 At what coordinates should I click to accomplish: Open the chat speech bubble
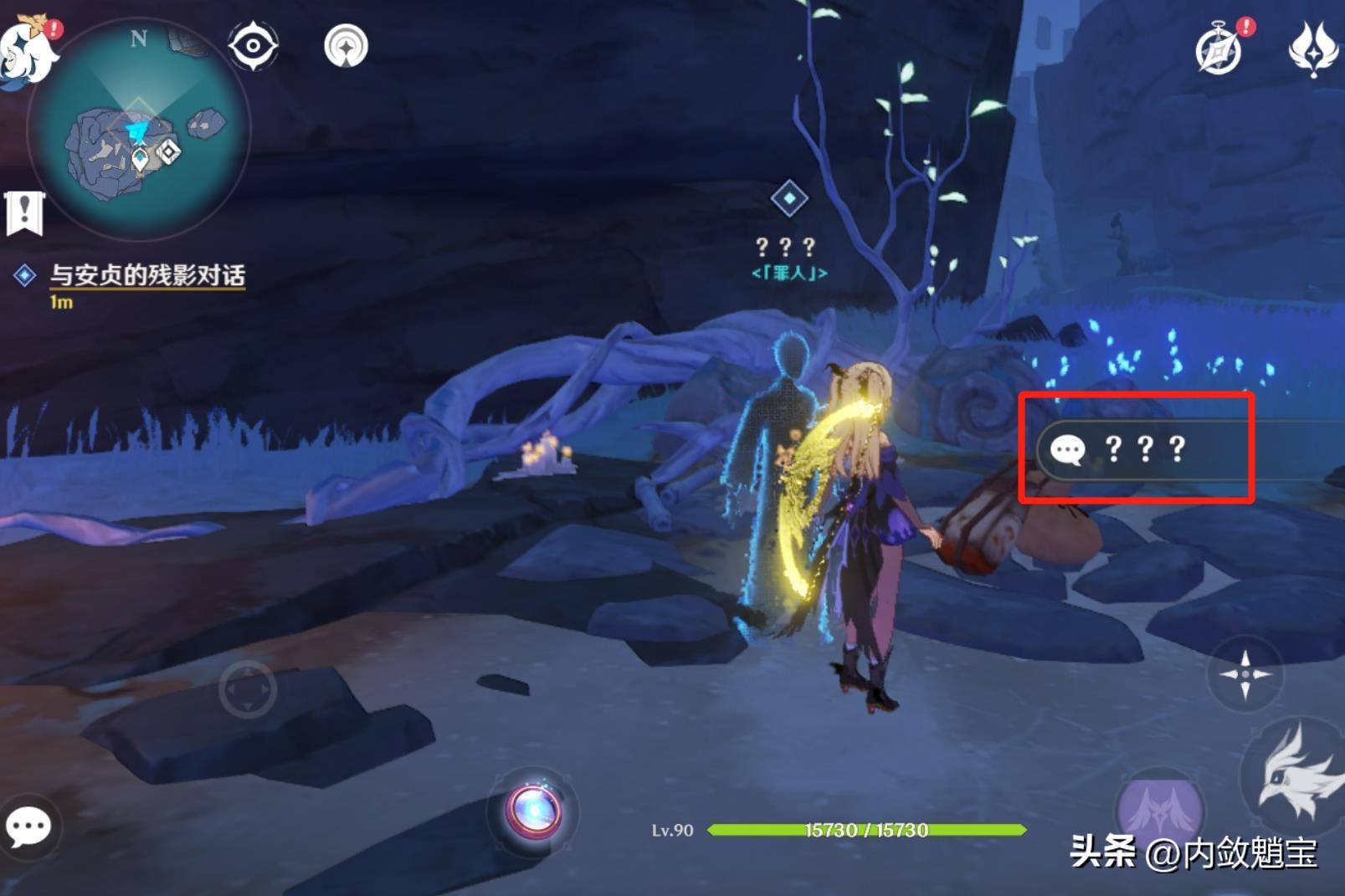tap(28, 827)
